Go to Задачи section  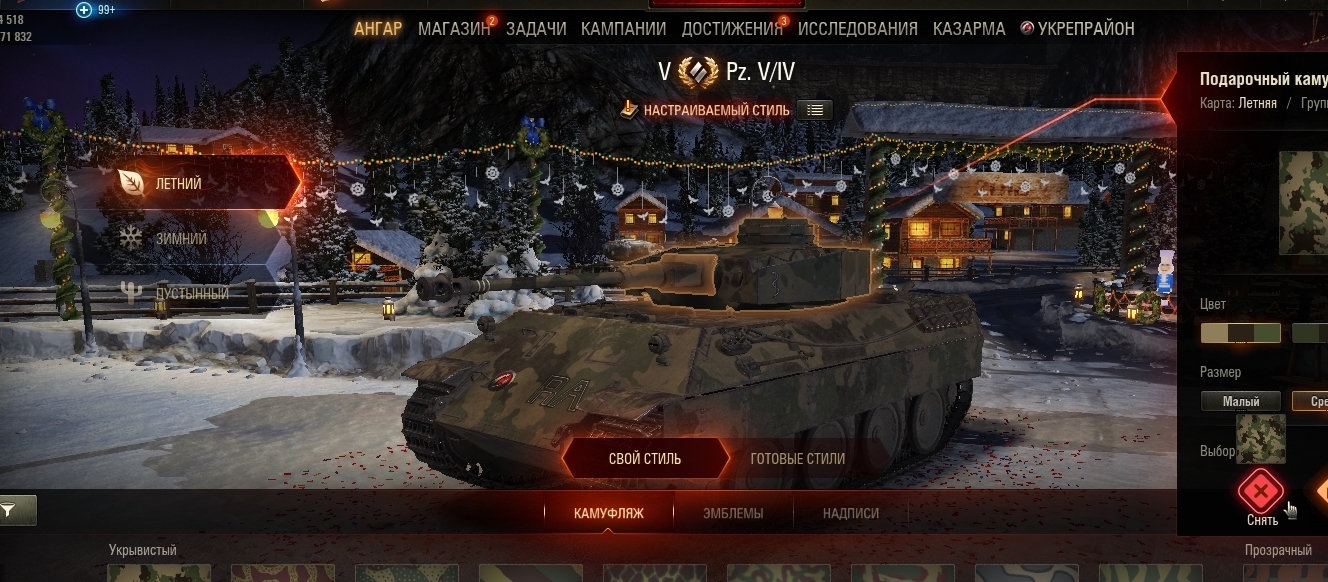pyautogui.click(x=536, y=28)
